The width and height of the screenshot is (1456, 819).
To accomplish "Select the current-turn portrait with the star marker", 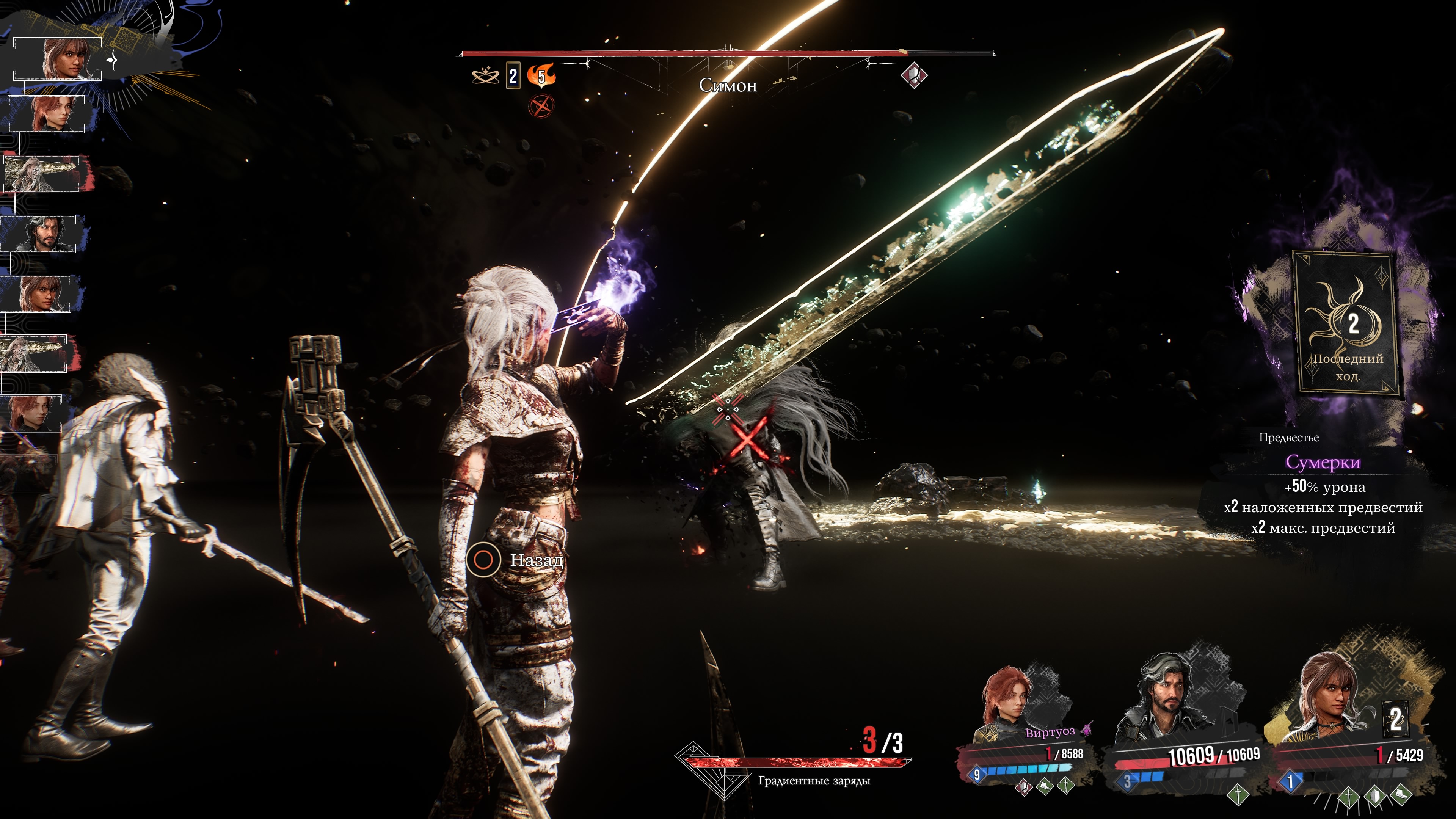I will coord(62,59).
